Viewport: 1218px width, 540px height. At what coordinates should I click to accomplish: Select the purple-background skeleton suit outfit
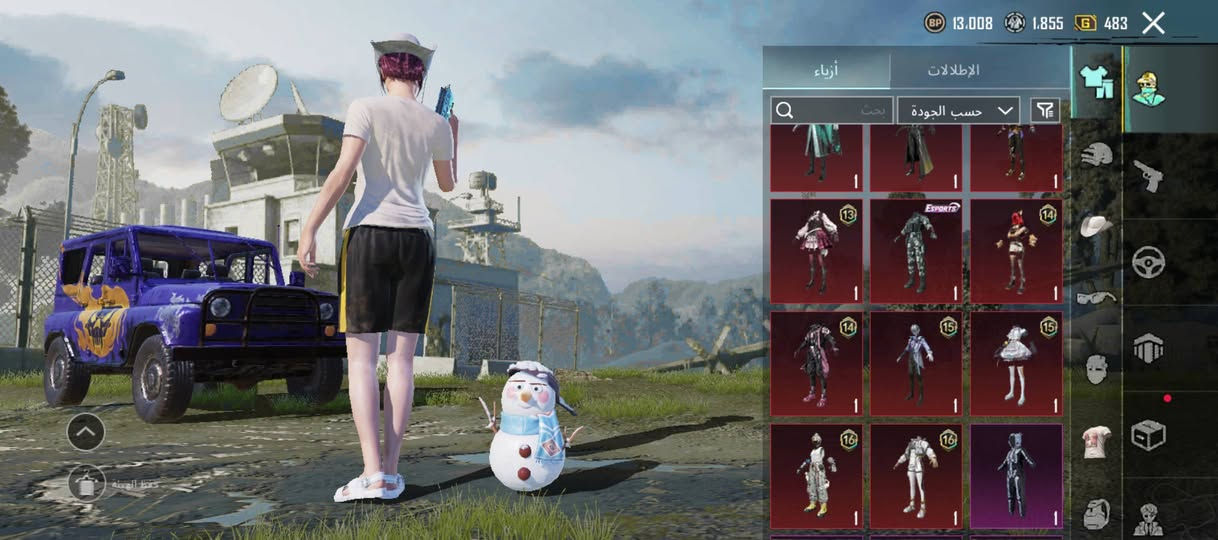[x=1016, y=476]
